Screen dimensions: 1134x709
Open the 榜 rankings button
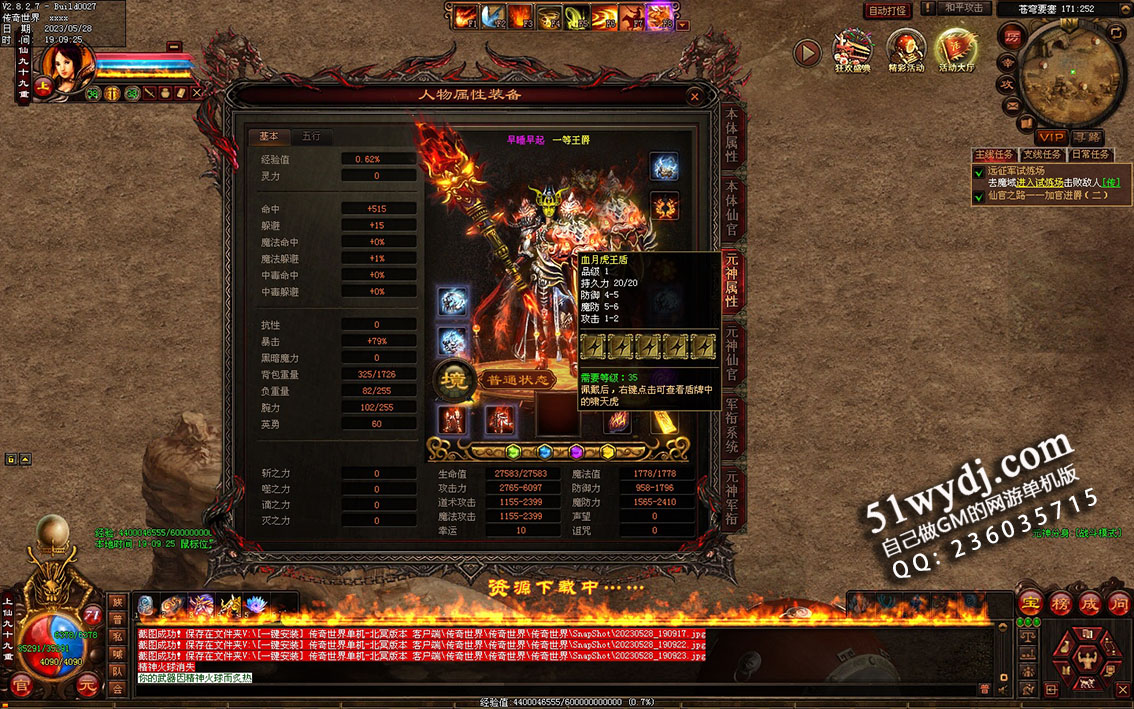coord(1061,603)
